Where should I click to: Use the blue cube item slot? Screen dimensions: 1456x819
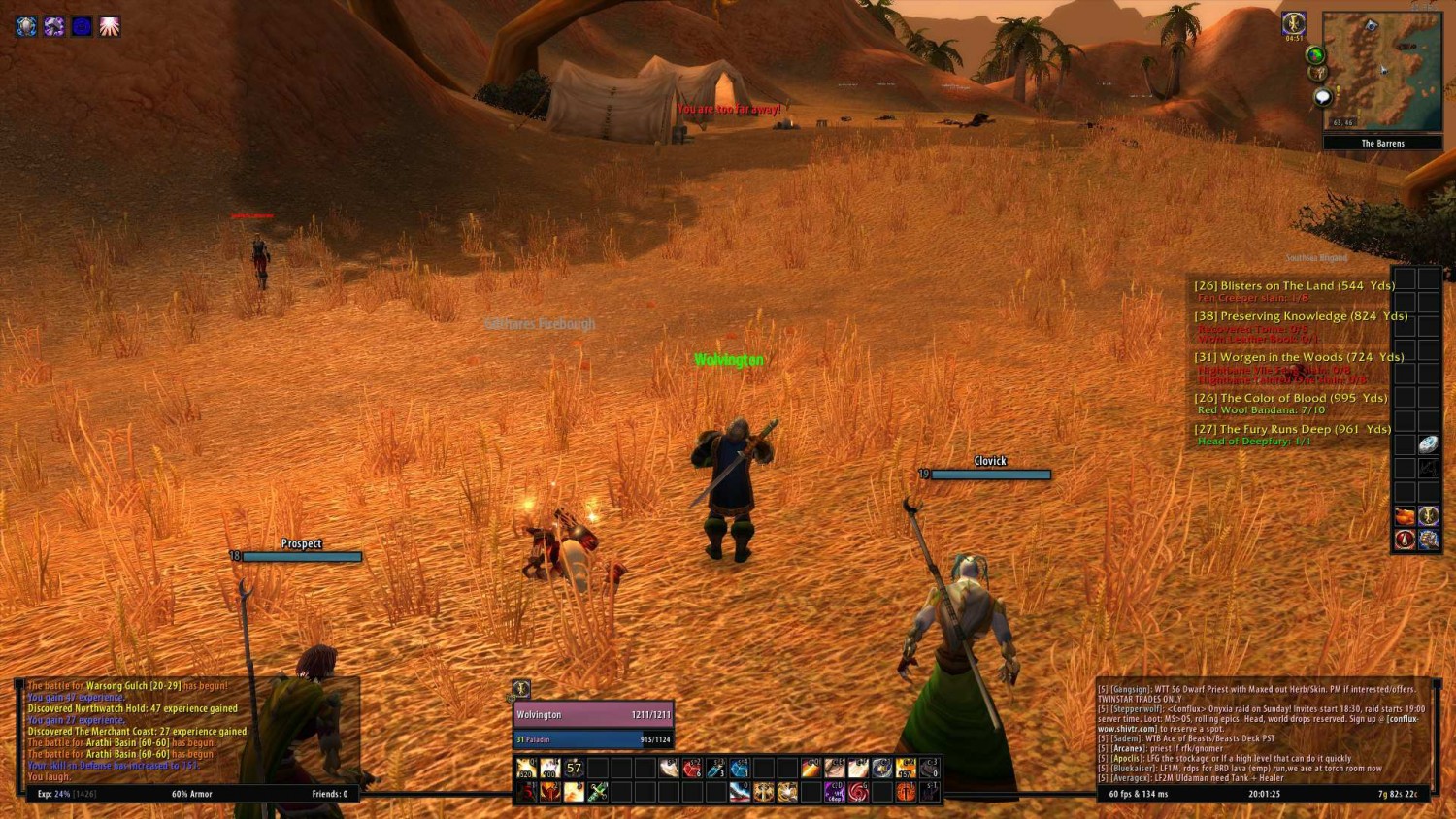point(740,769)
